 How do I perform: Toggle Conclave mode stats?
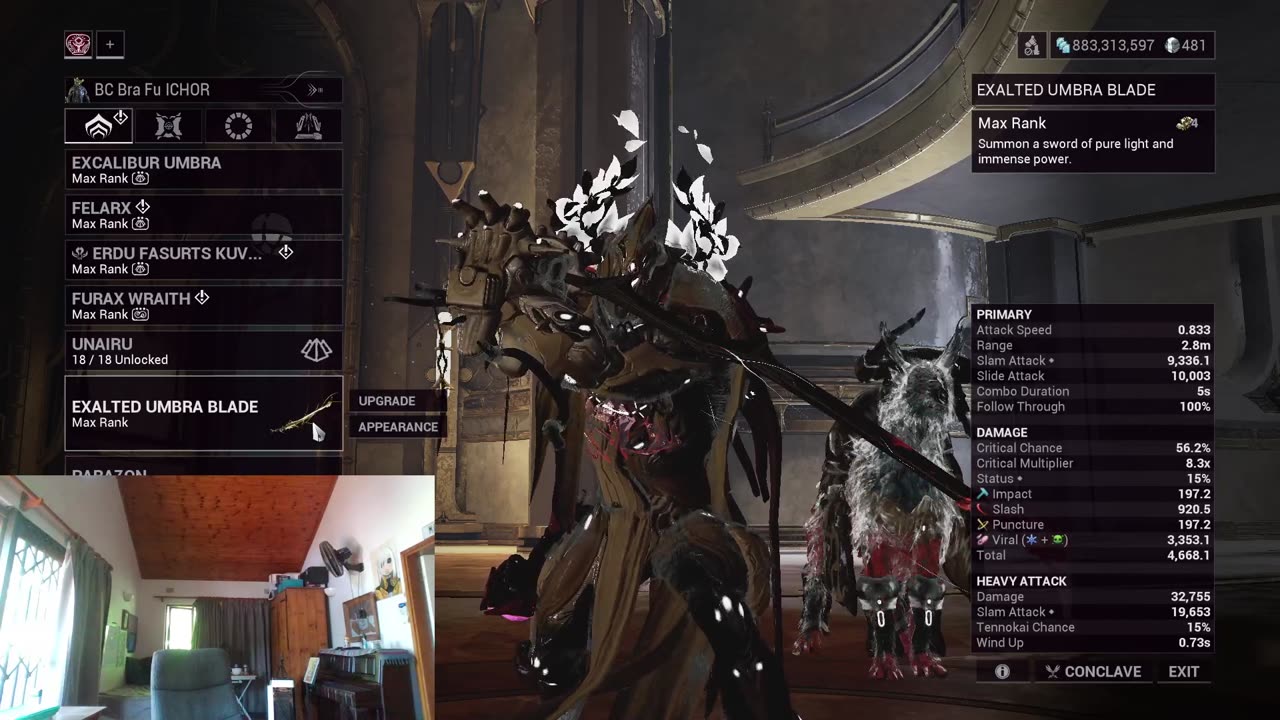1092,672
